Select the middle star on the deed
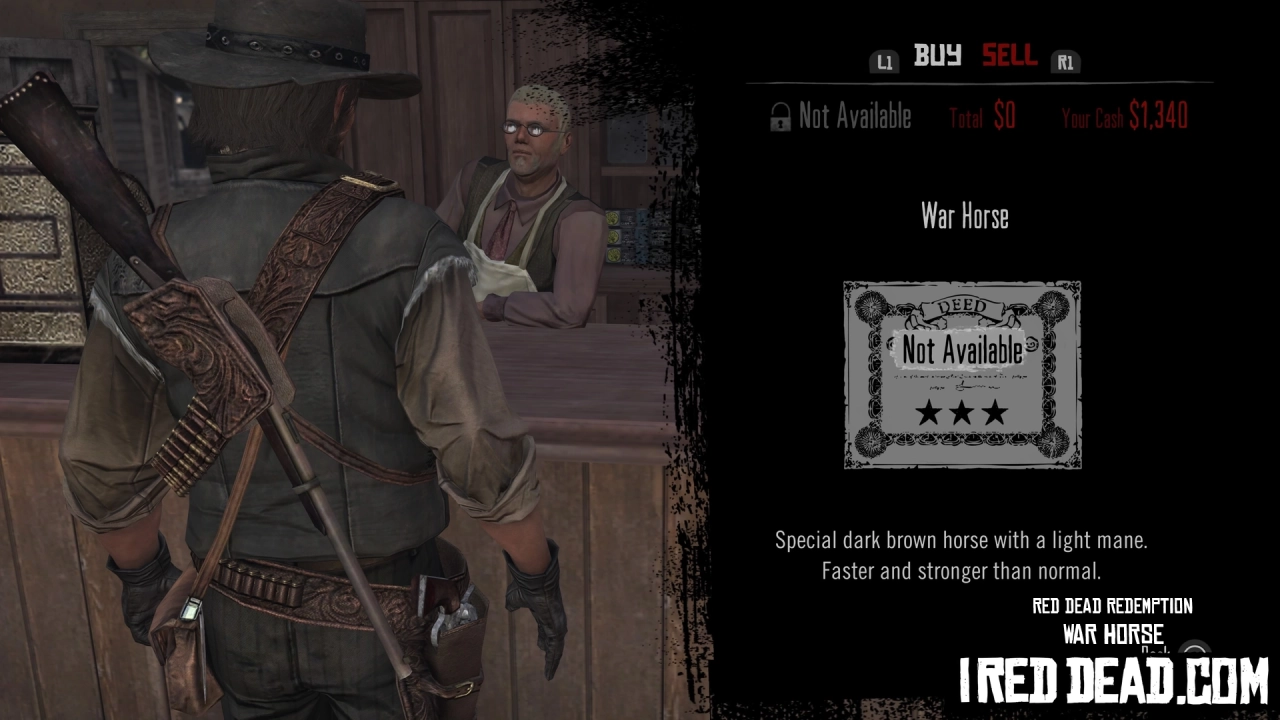The width and height of the screenshot is (1280, 720). pyautogui.click(x=961, y=412)
